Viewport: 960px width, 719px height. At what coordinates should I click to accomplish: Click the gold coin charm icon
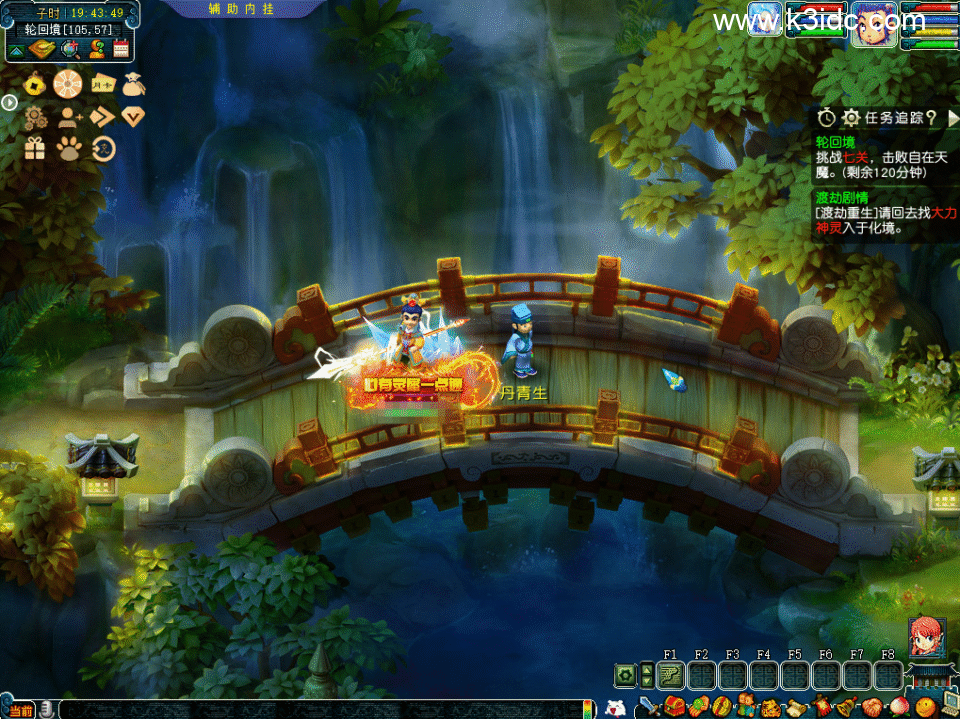pyautogui.click(x=35, y=85)
